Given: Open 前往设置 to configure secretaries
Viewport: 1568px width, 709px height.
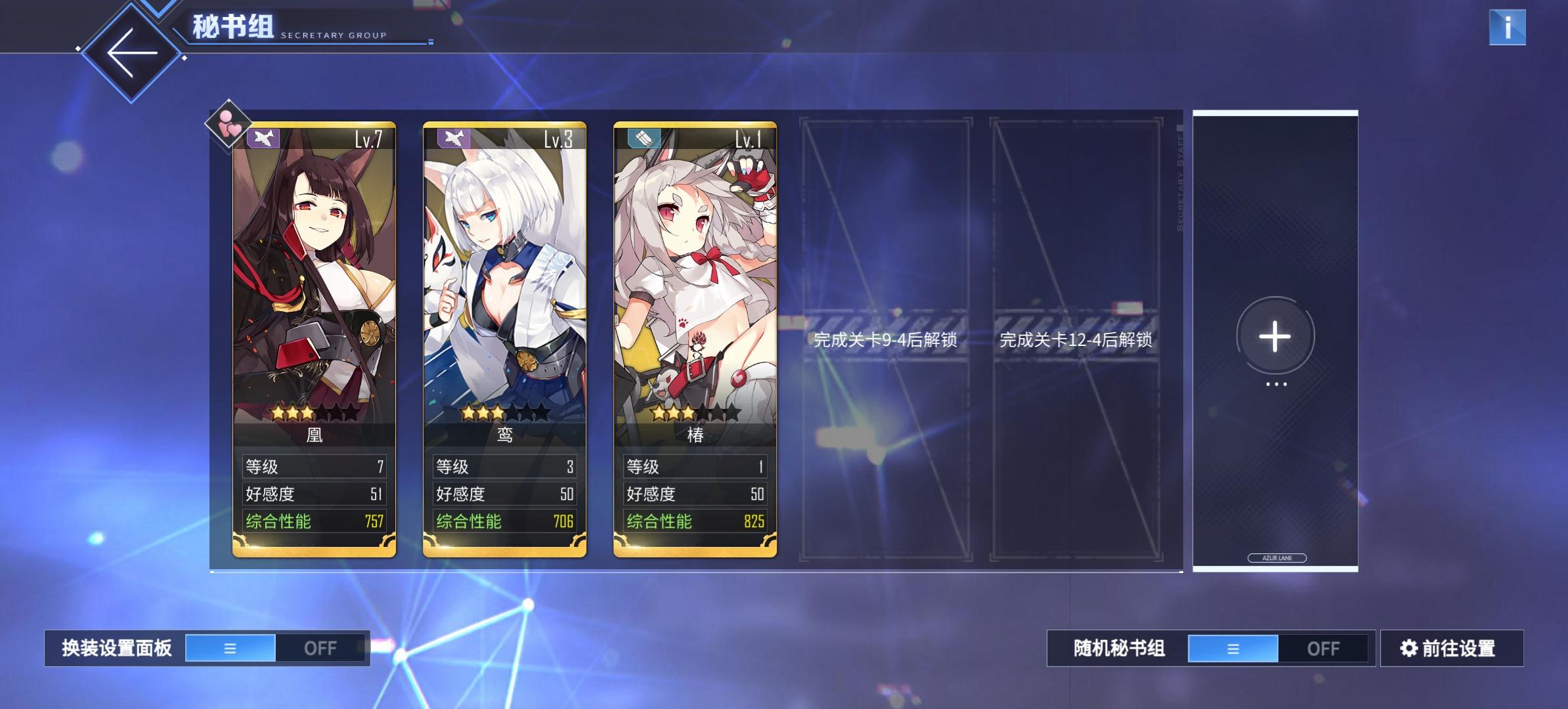Looking at the screenshot, I should click(1452, 647).
